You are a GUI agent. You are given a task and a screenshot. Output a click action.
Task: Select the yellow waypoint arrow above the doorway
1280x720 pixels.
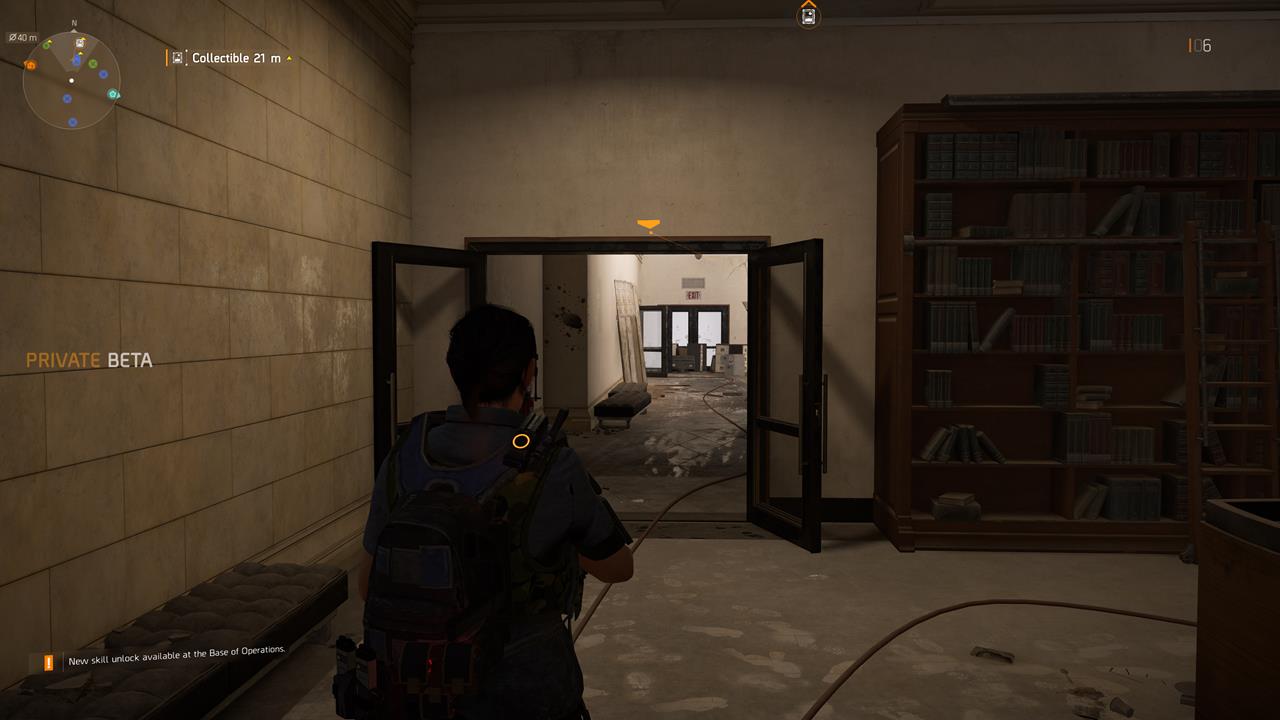(650, 222)
